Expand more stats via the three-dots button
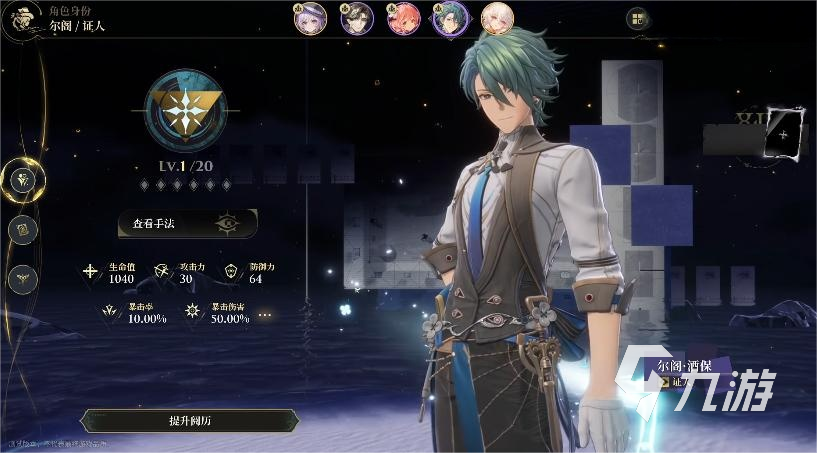Screen dimensions: 817x453 [265, 314]
